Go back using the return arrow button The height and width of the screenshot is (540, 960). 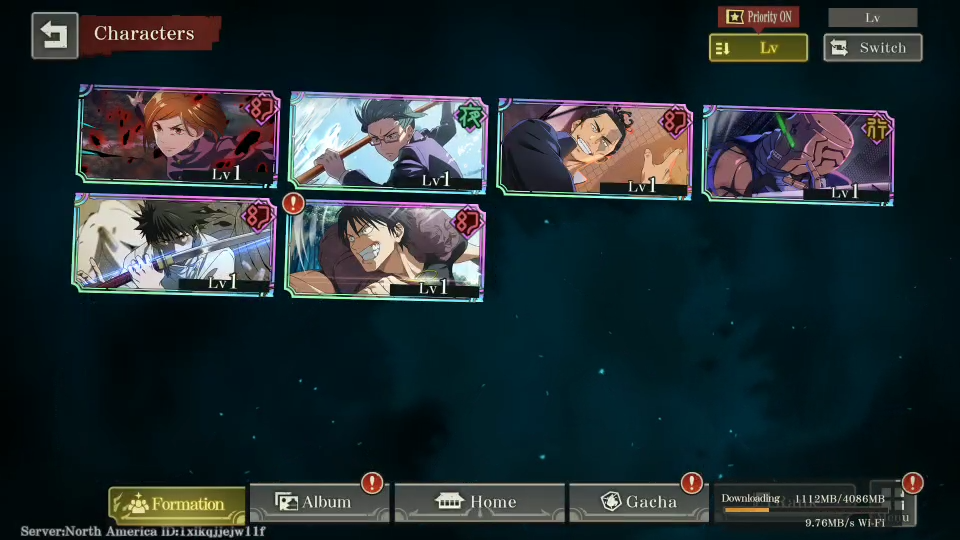54,35
